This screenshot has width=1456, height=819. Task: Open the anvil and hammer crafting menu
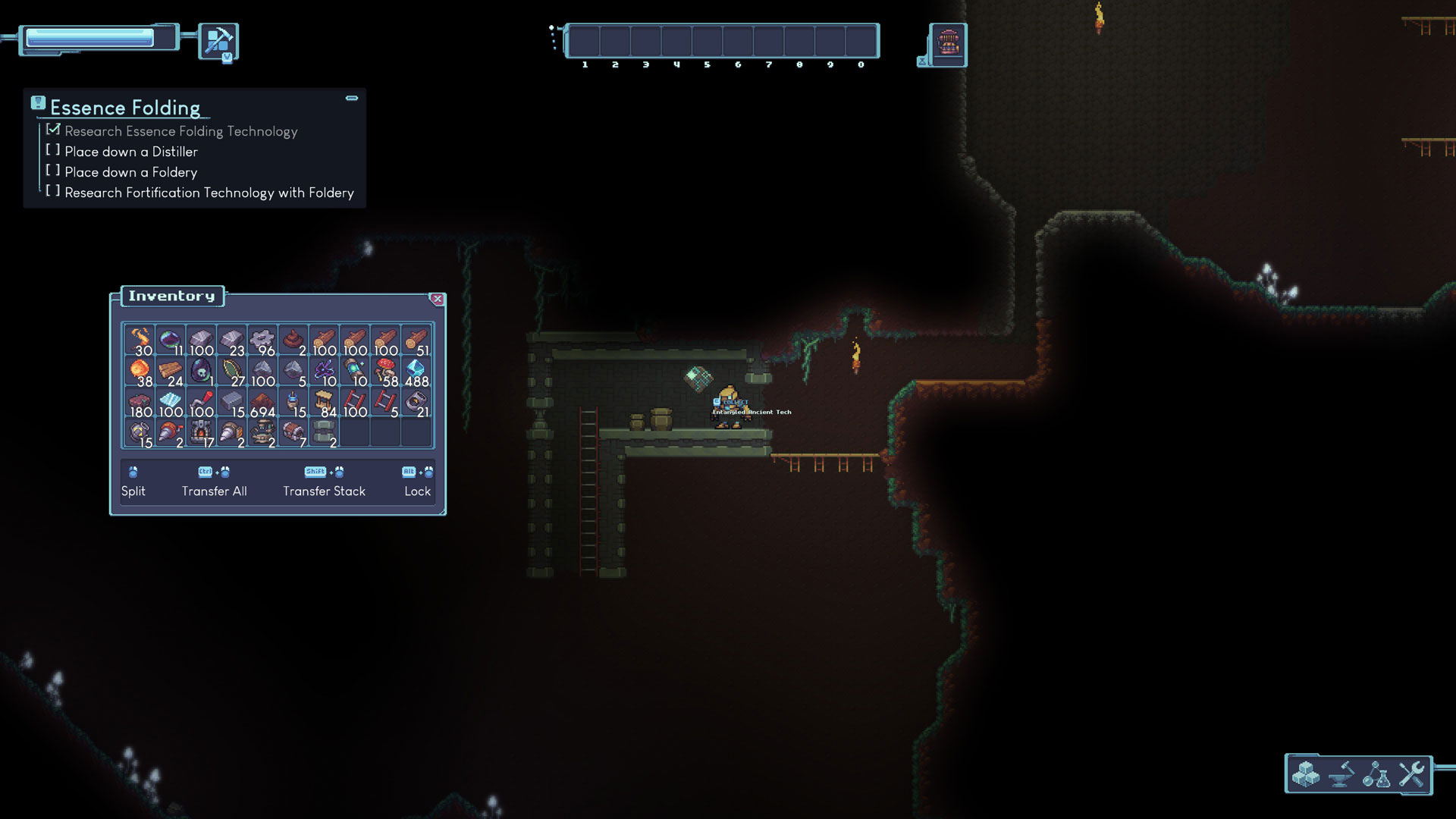(1341, 774)
